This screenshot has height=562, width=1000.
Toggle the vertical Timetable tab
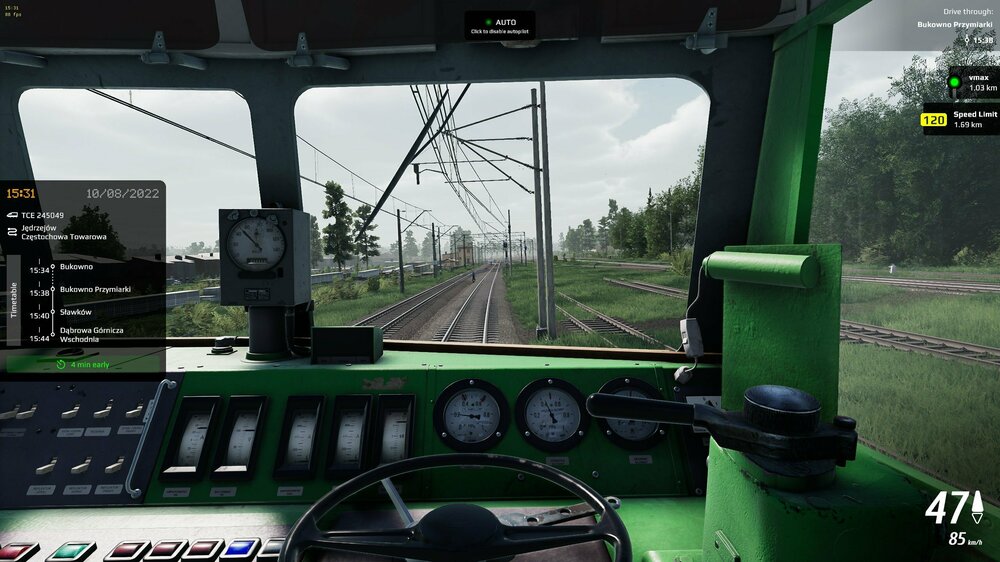click(x=13, y=299)
